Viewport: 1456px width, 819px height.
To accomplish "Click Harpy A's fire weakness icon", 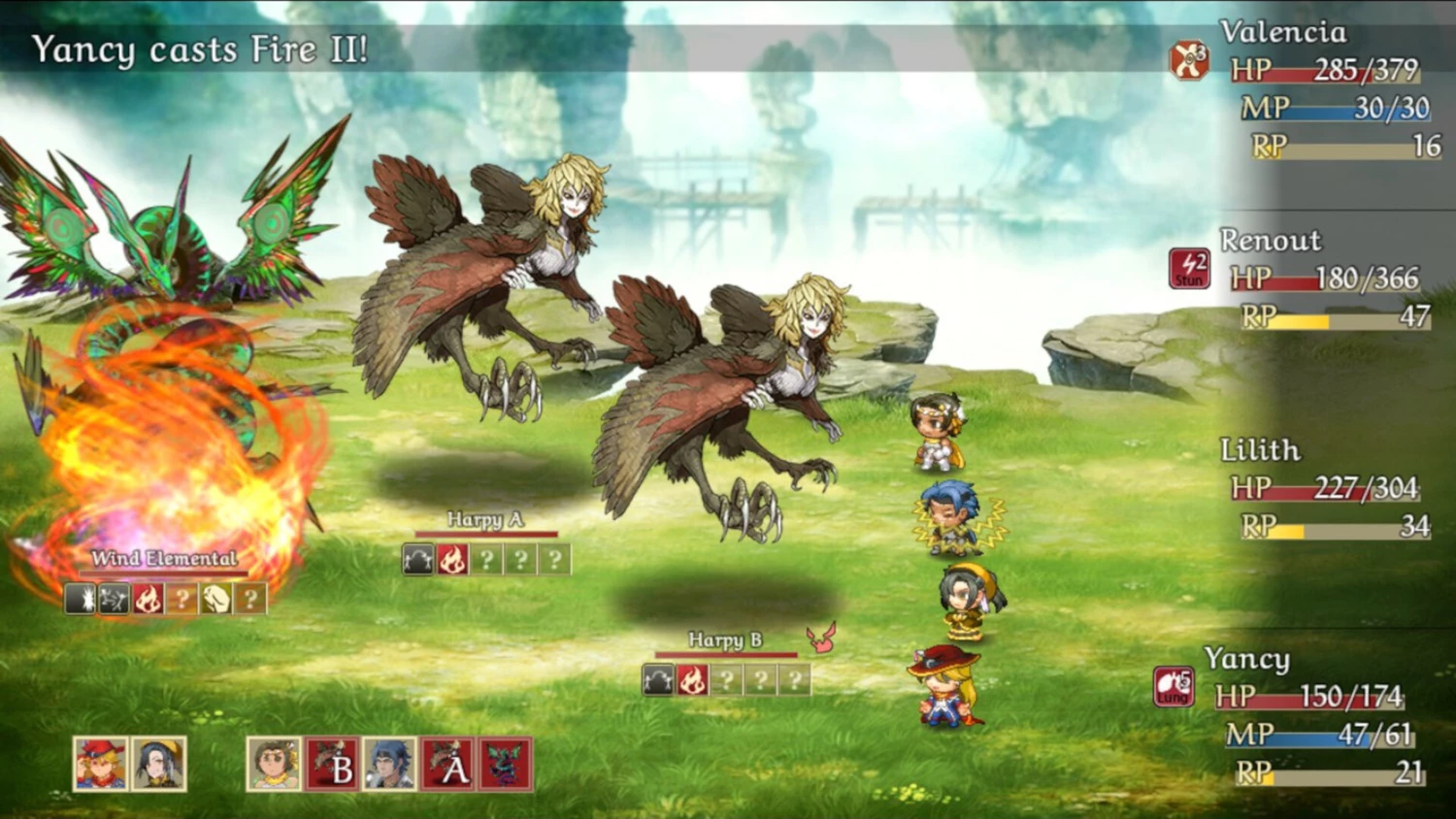I will pyautogui.click(x=451, y=560).
